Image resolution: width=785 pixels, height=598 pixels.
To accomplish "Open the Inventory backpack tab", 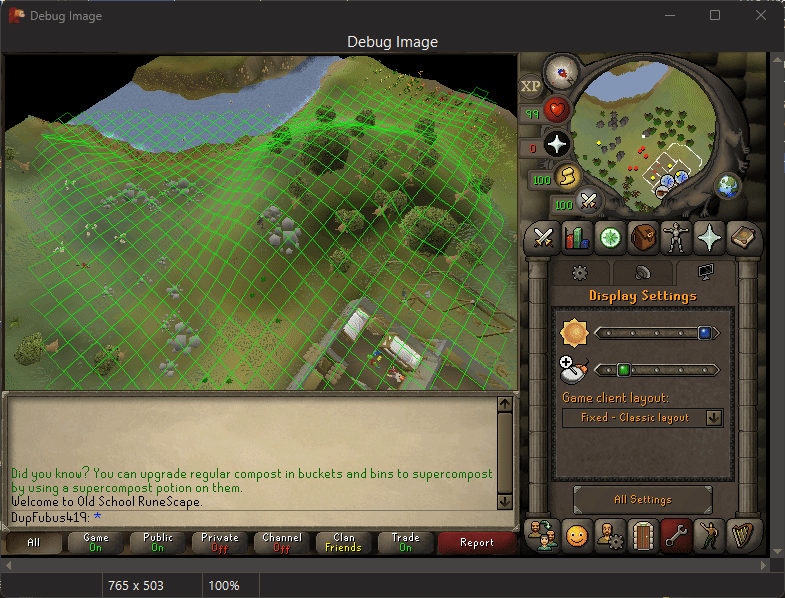I will [643, 239].
